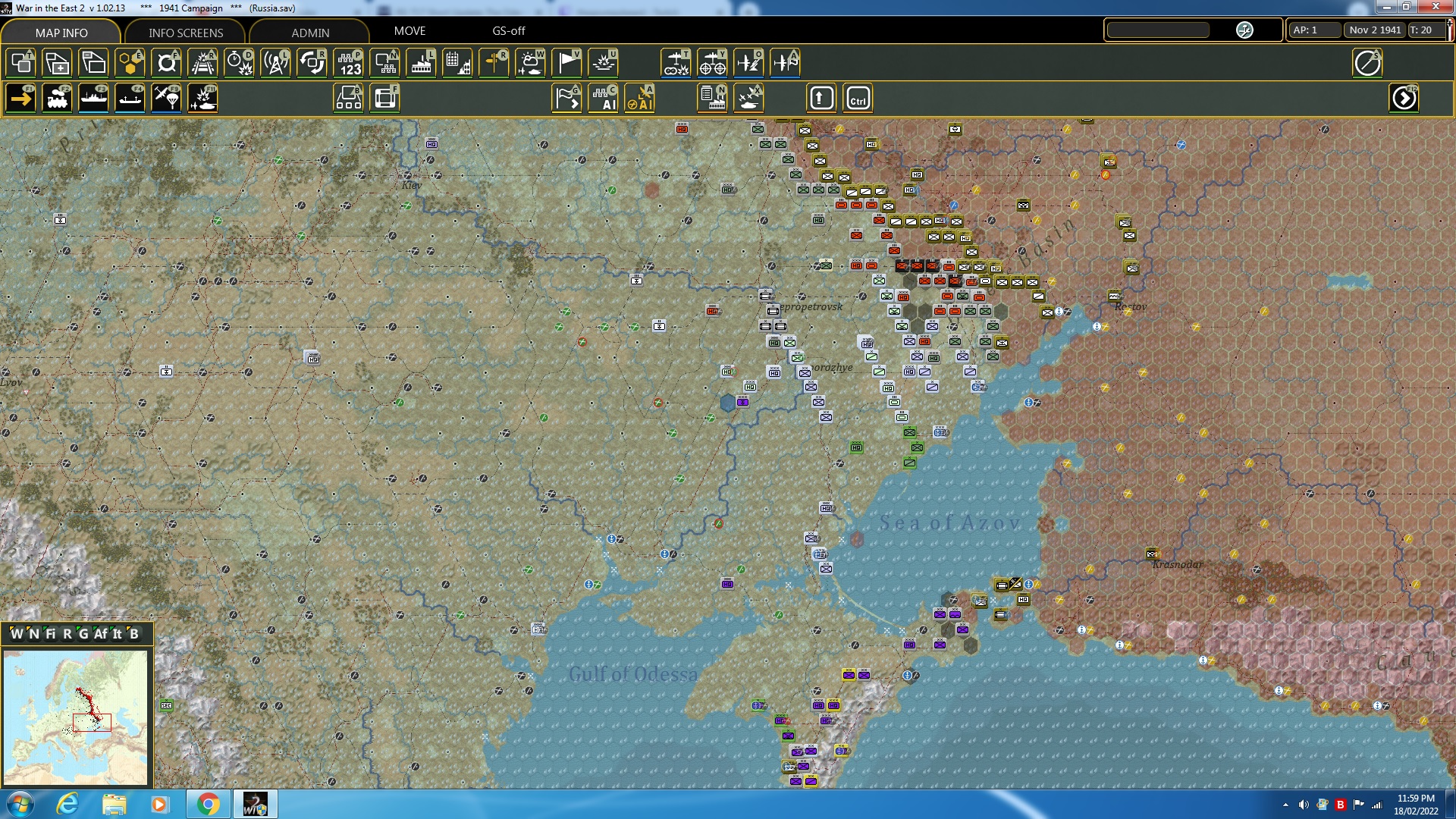Toggle the Ctrl modifier button

point(858,98)
